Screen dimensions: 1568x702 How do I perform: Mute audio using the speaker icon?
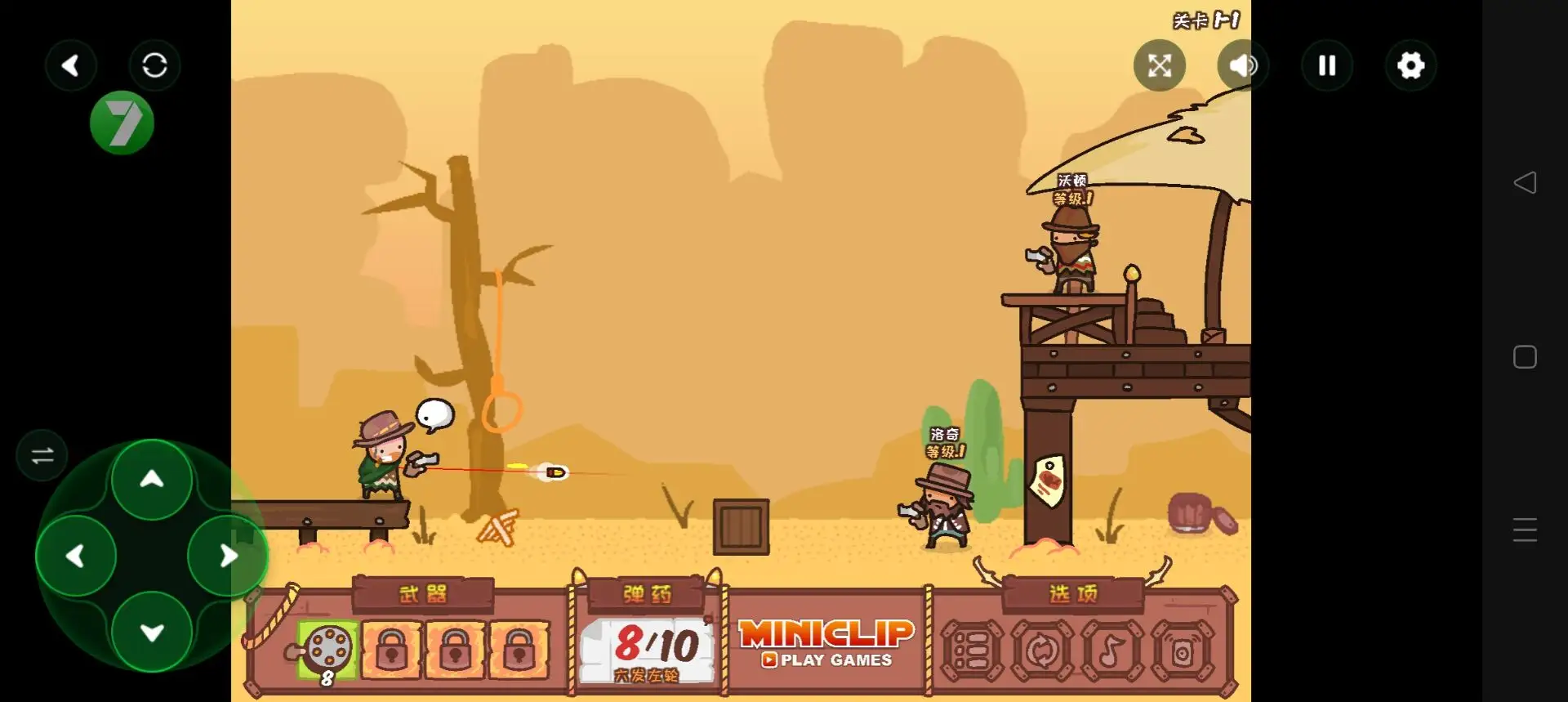tap(1242, 65)
